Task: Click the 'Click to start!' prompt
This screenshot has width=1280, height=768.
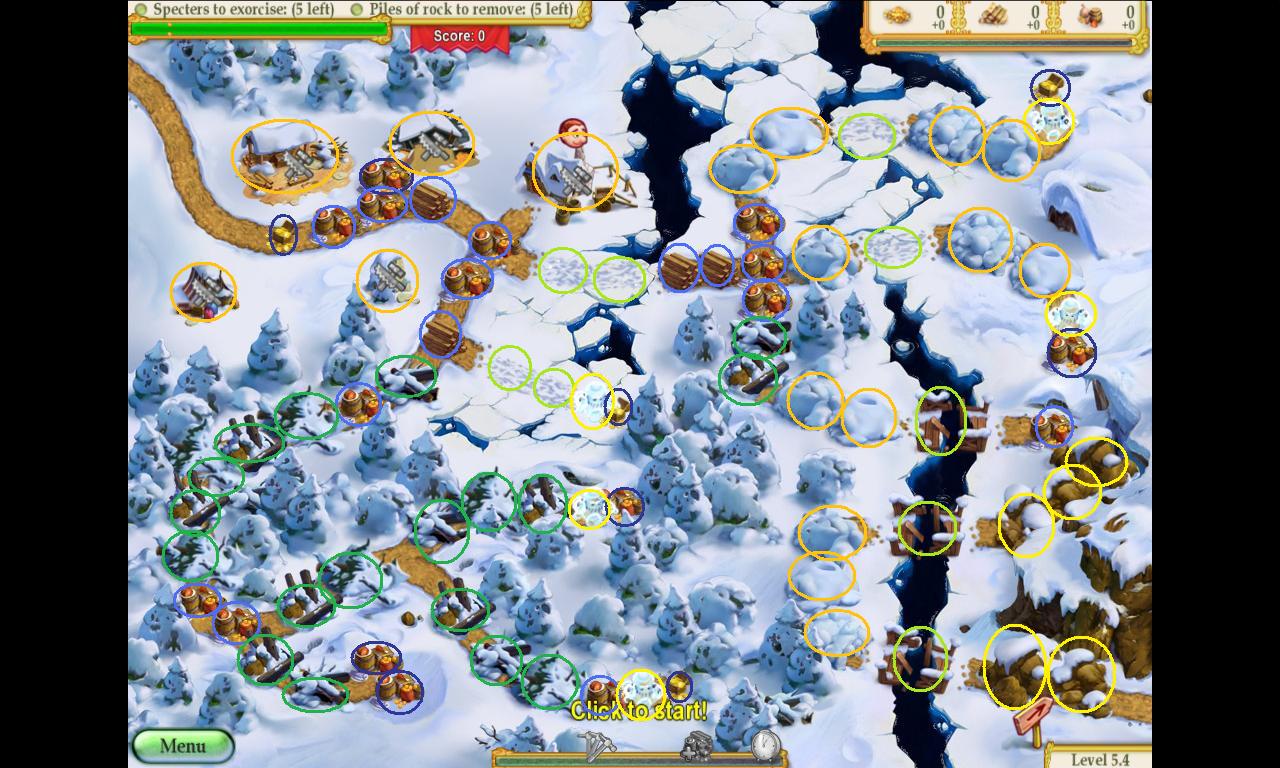Action: pyautogui.click(x=639, y=711)
